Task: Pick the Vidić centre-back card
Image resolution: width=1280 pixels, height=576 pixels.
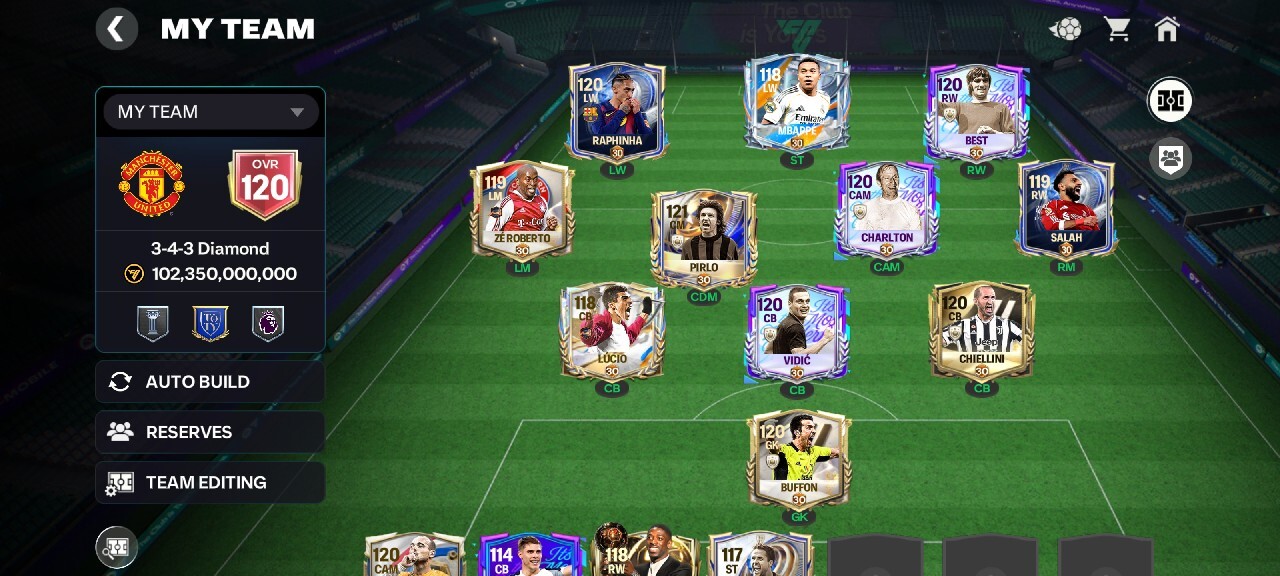Action: [x=797, y=332]
